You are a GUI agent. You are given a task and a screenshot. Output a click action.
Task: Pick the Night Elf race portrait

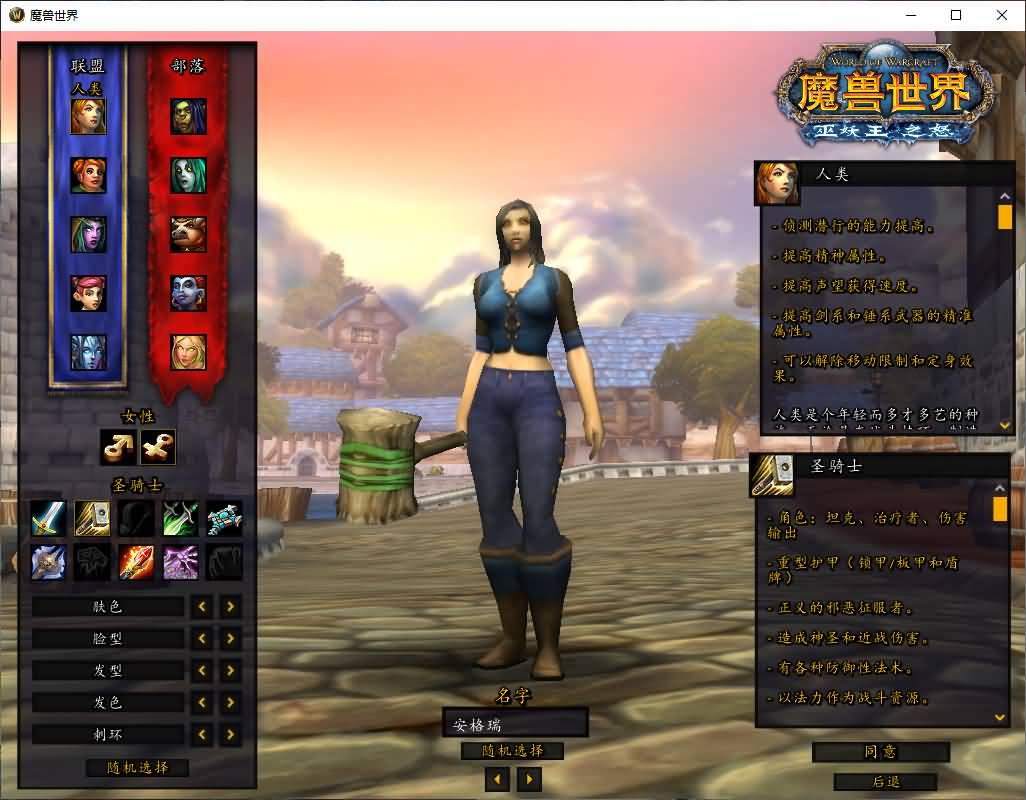coord(88,234)
